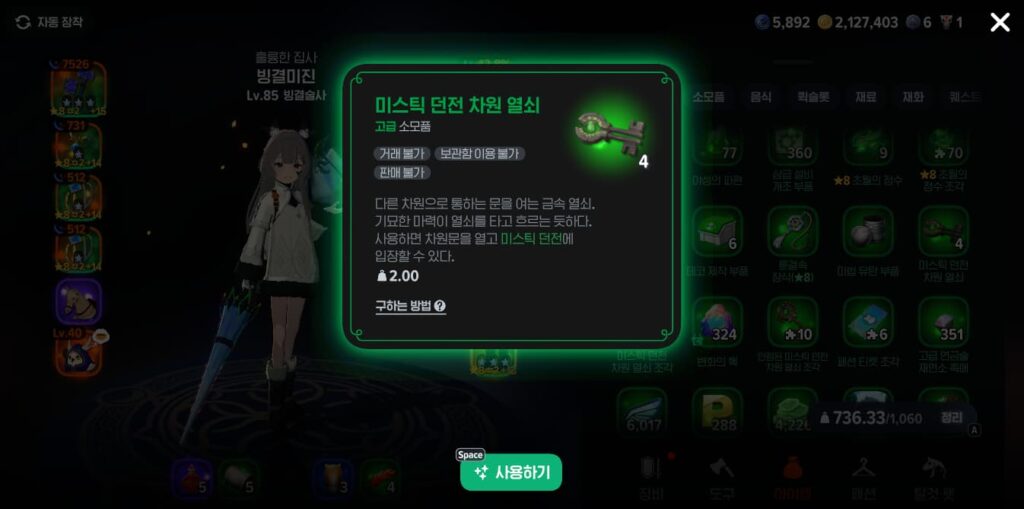
Task: Sort the inventory with the 정리 button
Action: click(x=951, y=418)
